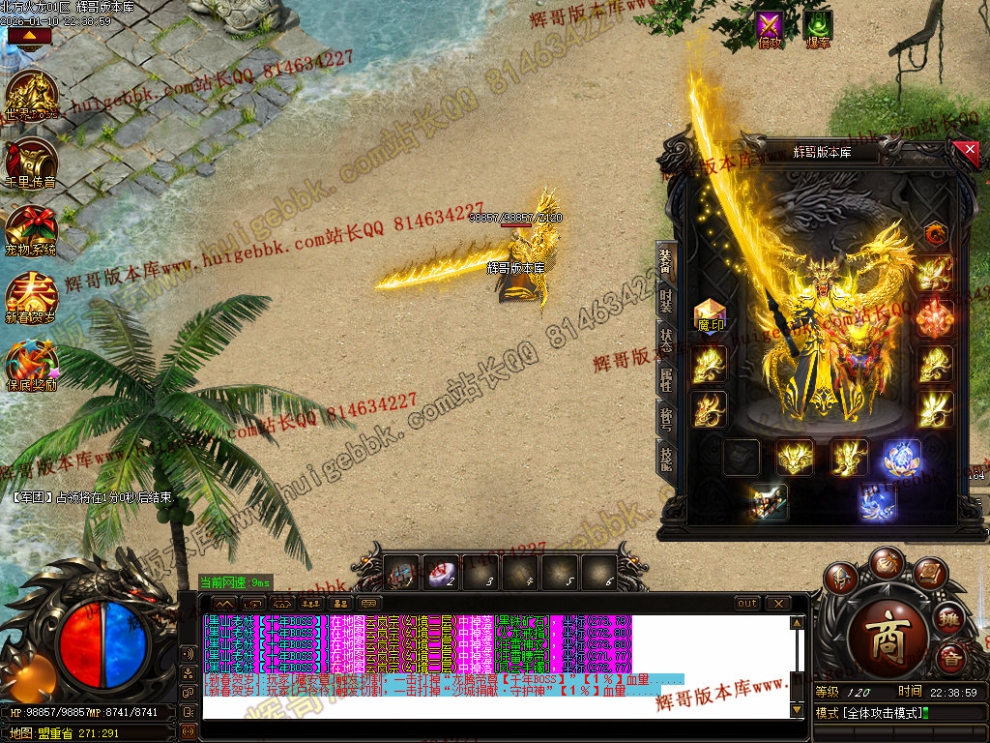Close the character equipment panel
This screenshot has width=990, height=743.
click(x=967, y=151)
